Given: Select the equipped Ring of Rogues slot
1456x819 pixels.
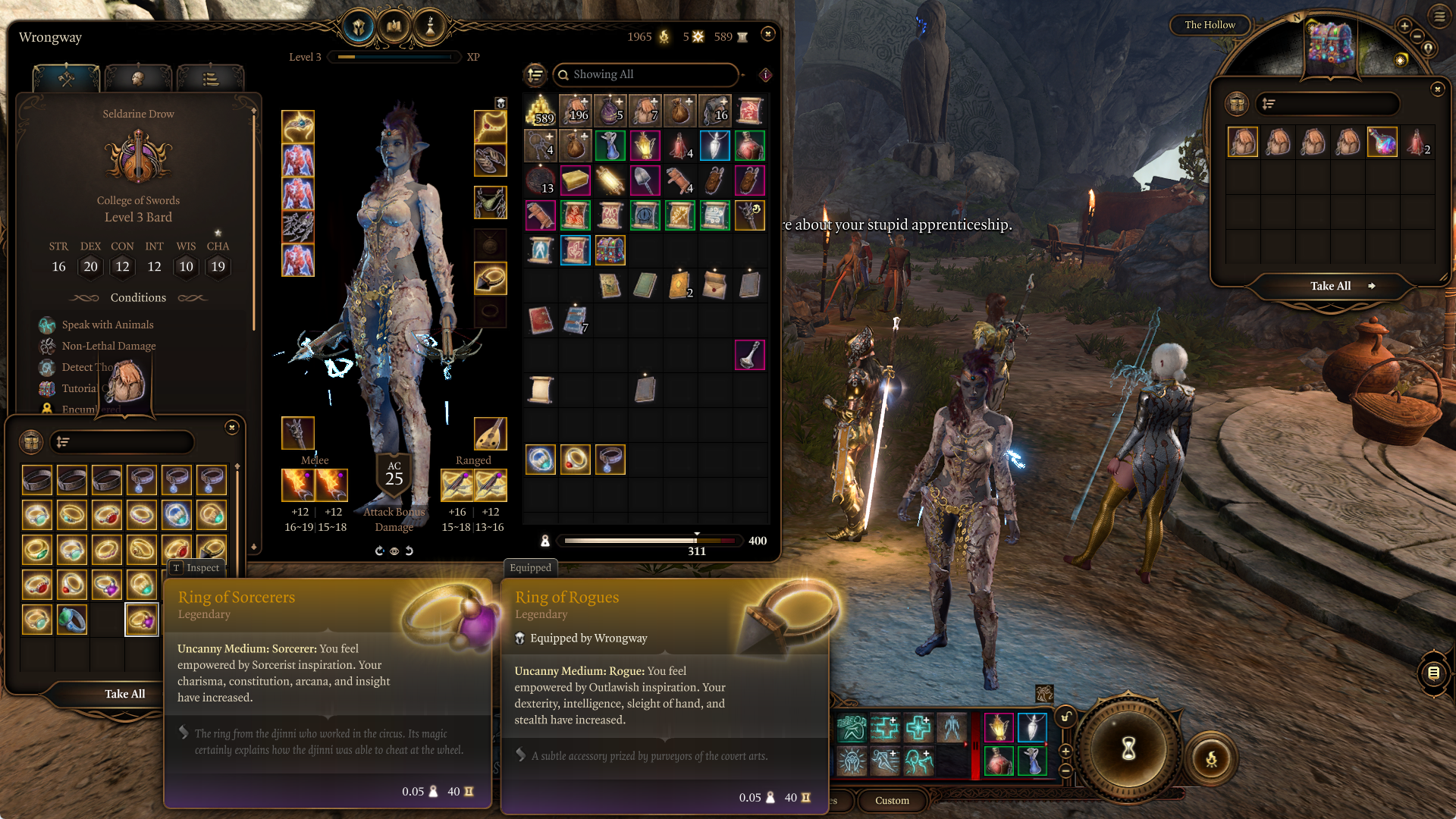Looking at the screenshot, I should pos(490,279).
